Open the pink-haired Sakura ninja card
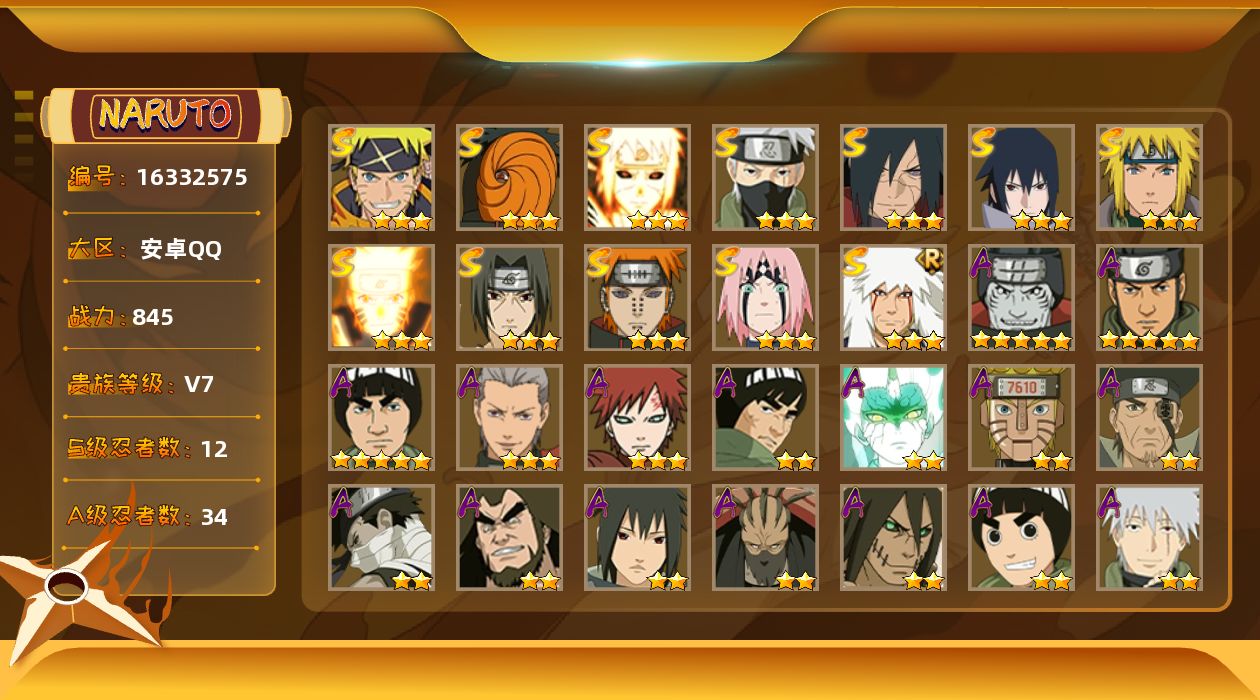1260x700 pixels. 765,297
